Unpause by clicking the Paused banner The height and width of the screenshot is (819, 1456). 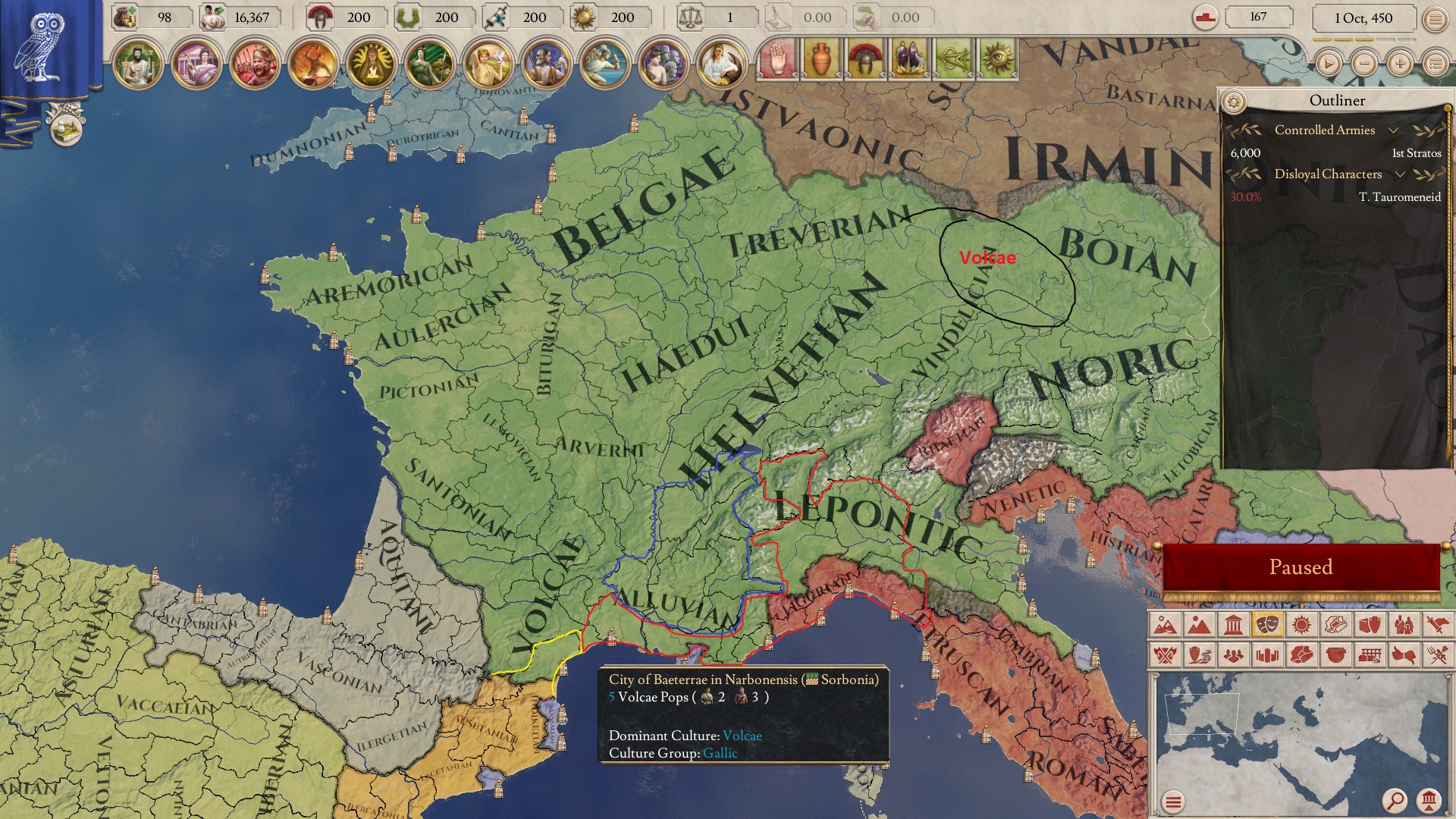click(1301, 566)
